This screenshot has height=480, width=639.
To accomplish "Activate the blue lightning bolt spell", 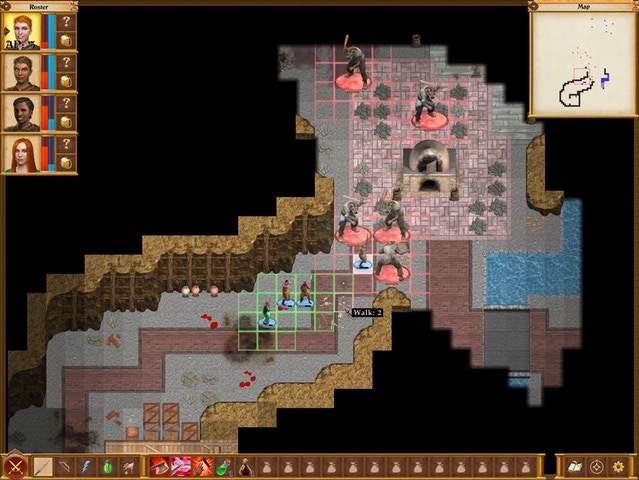I will coord(86,466).
